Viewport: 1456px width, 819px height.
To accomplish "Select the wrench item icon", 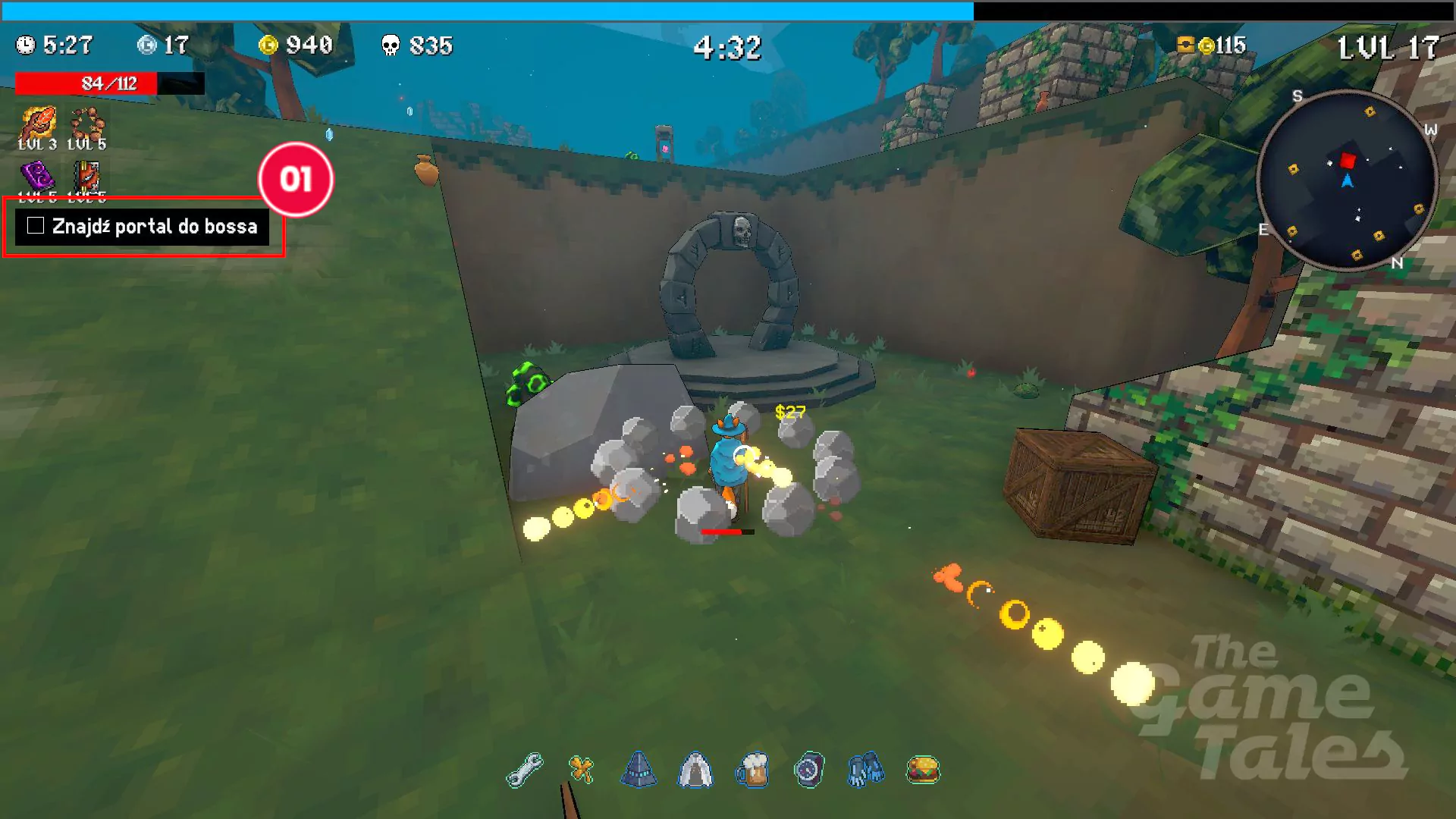I will pos(524,770).
